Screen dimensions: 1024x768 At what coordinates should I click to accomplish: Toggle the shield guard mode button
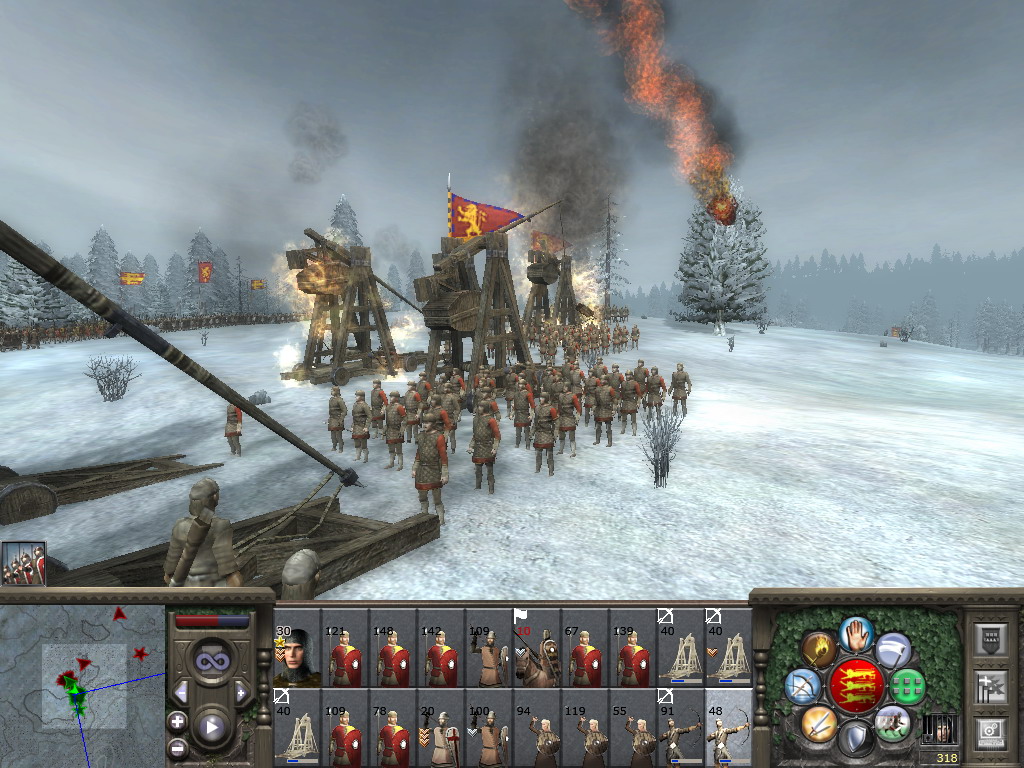click(856, 738)
